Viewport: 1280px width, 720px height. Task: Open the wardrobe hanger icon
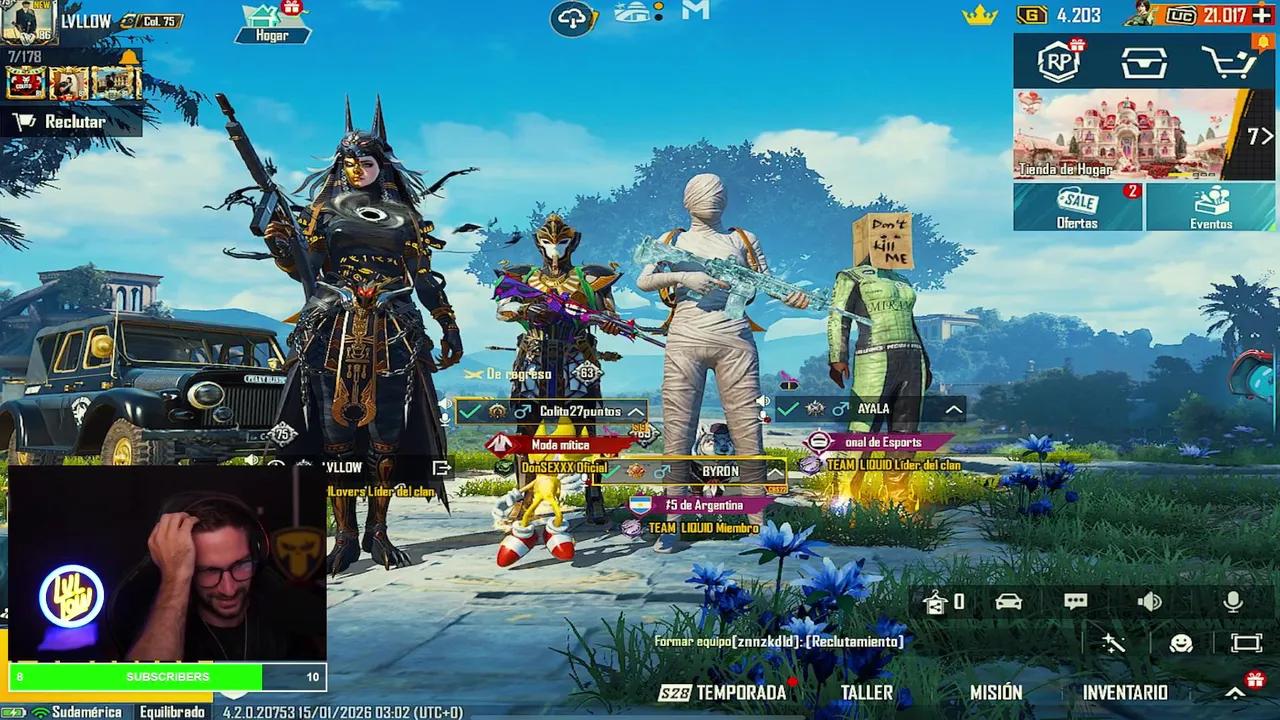coord(935,601)
